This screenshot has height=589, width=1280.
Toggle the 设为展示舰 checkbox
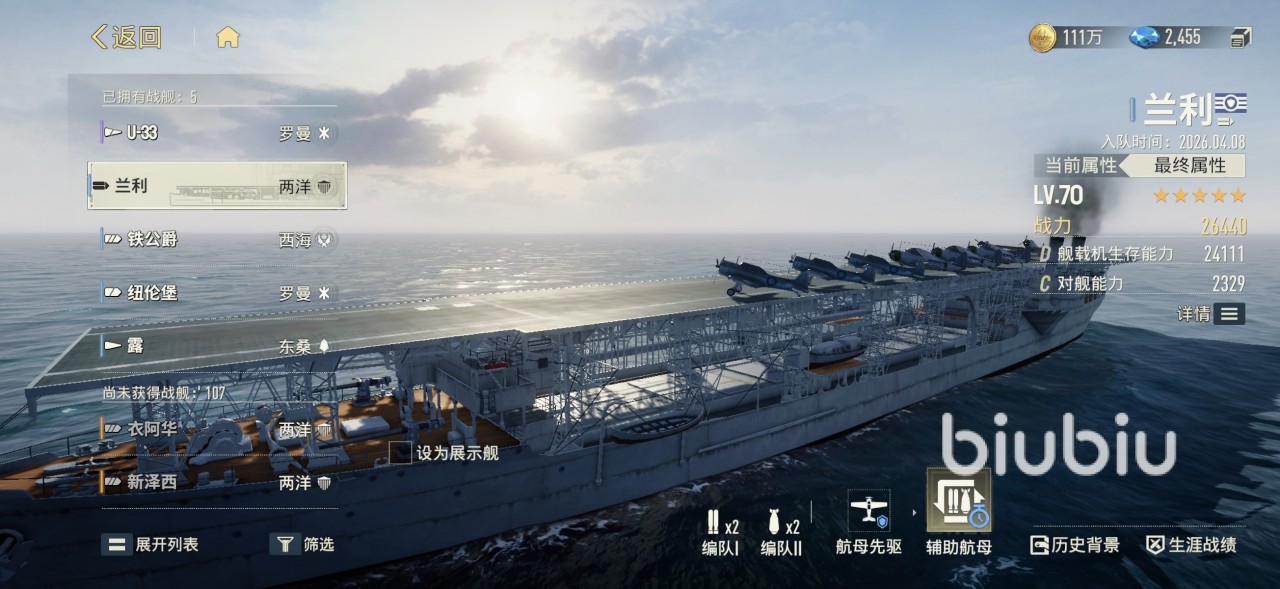coord(401,453)
